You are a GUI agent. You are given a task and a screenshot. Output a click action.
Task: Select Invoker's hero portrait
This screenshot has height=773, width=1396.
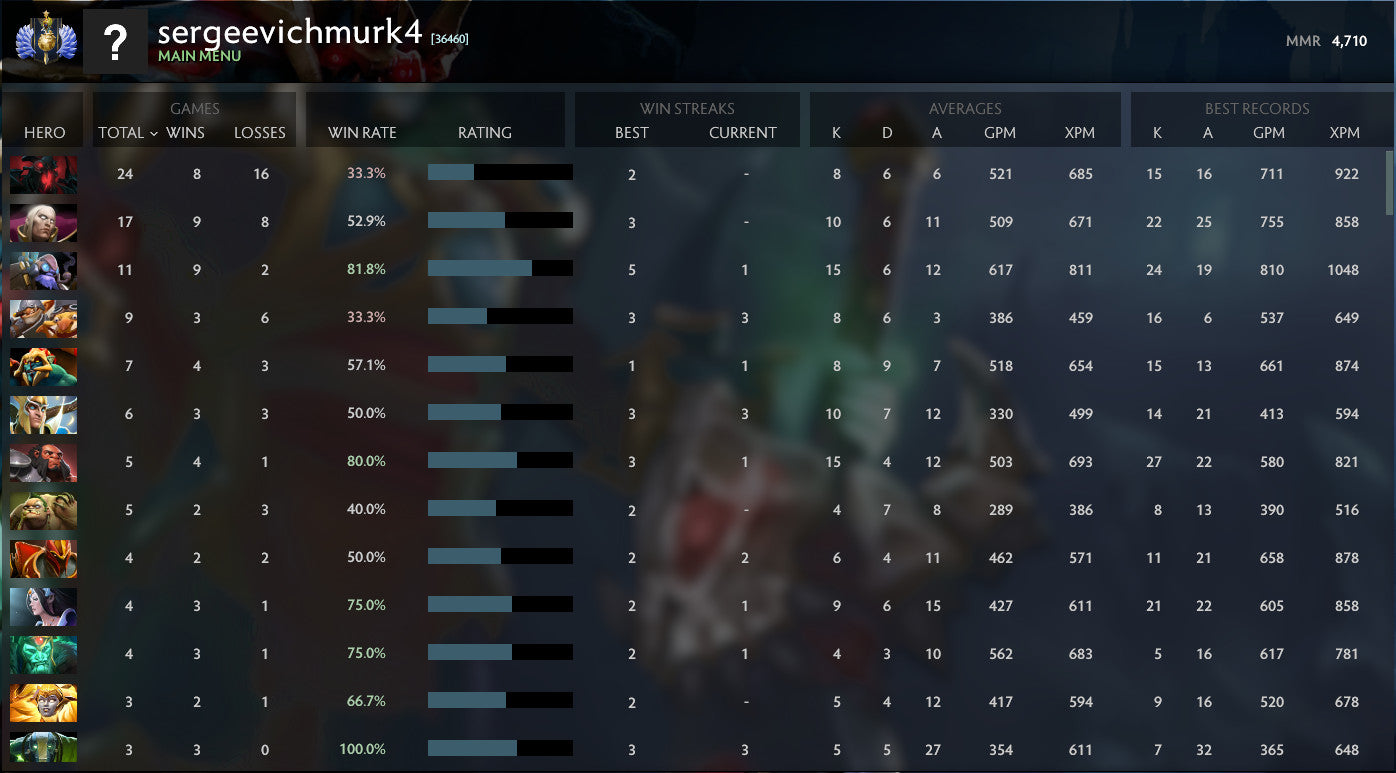coord(43,221)
